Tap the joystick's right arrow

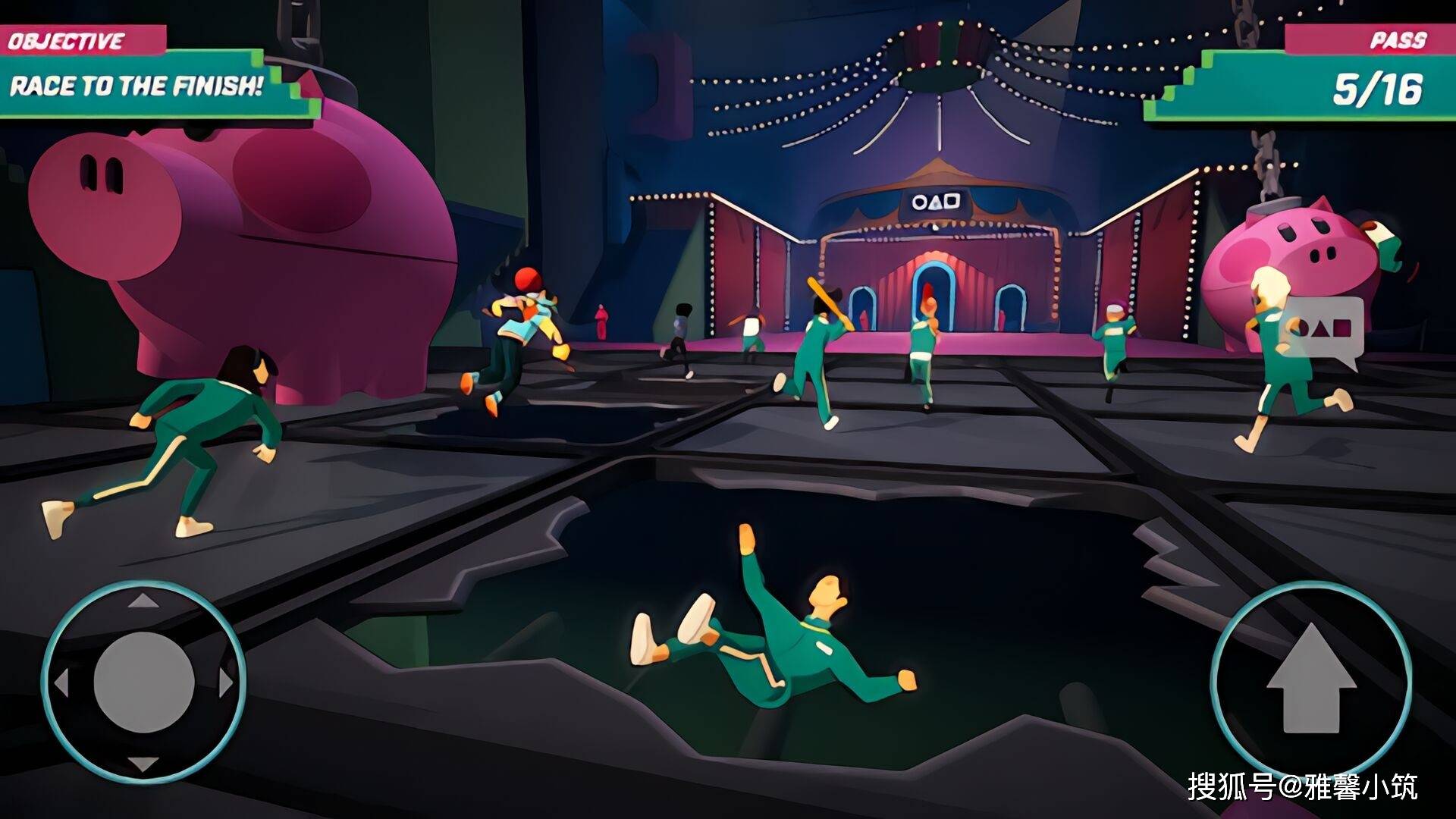click(225, 682)
